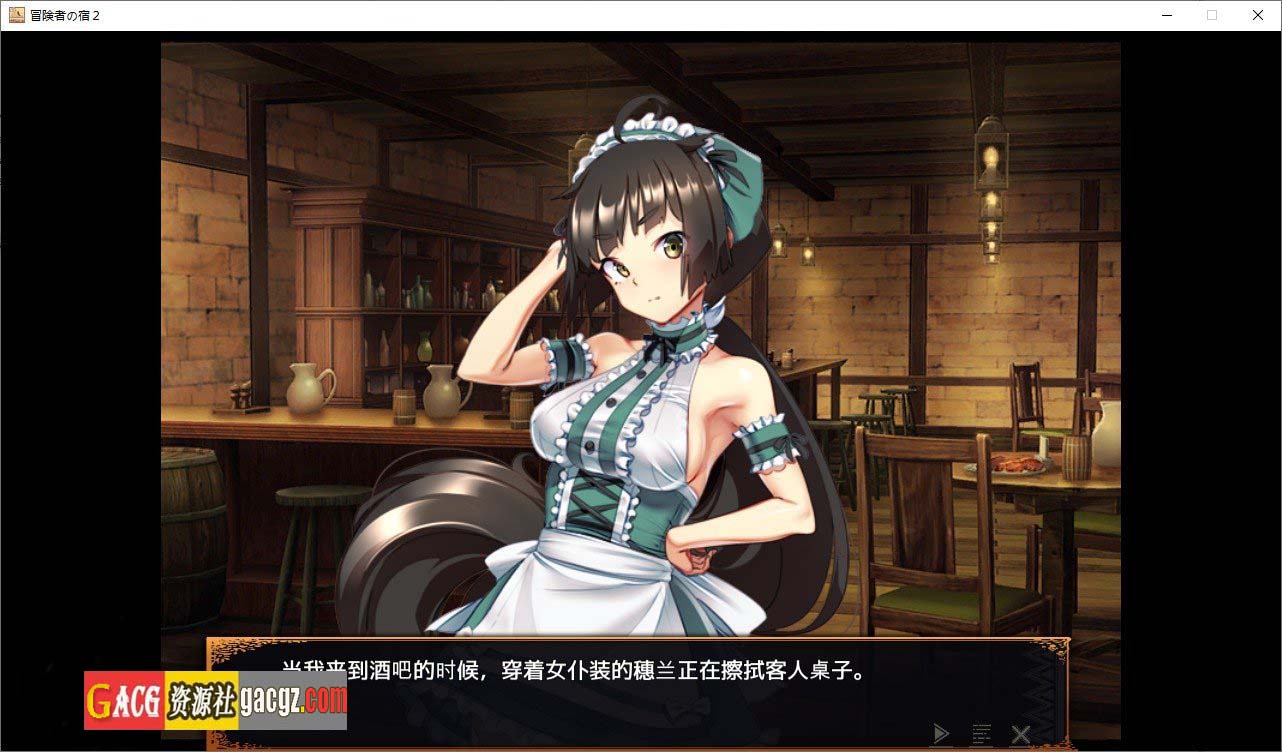This screenshot has height=752, width=1282.
Task: Click the skip/auto-play arrow icon in the dialogue box
Action: click(x=940, y=734)
